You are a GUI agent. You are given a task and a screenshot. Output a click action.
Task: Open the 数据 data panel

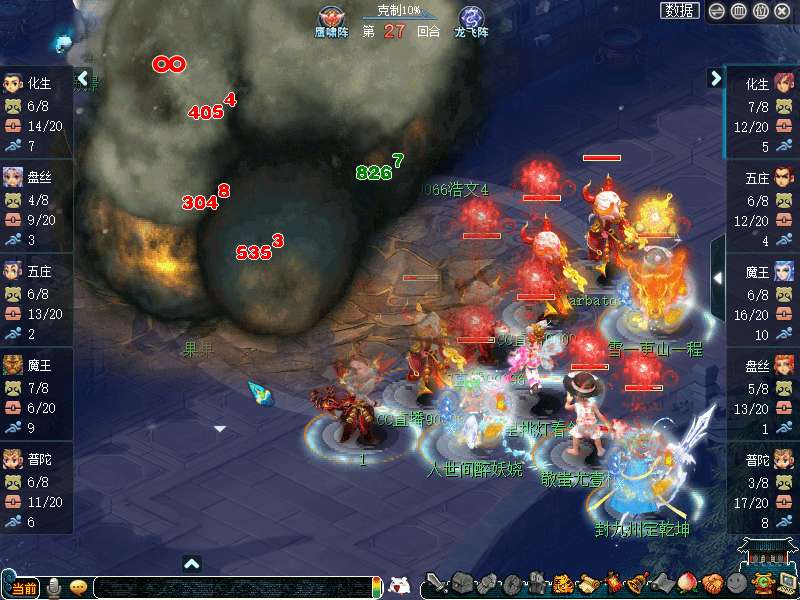(680, 10)
